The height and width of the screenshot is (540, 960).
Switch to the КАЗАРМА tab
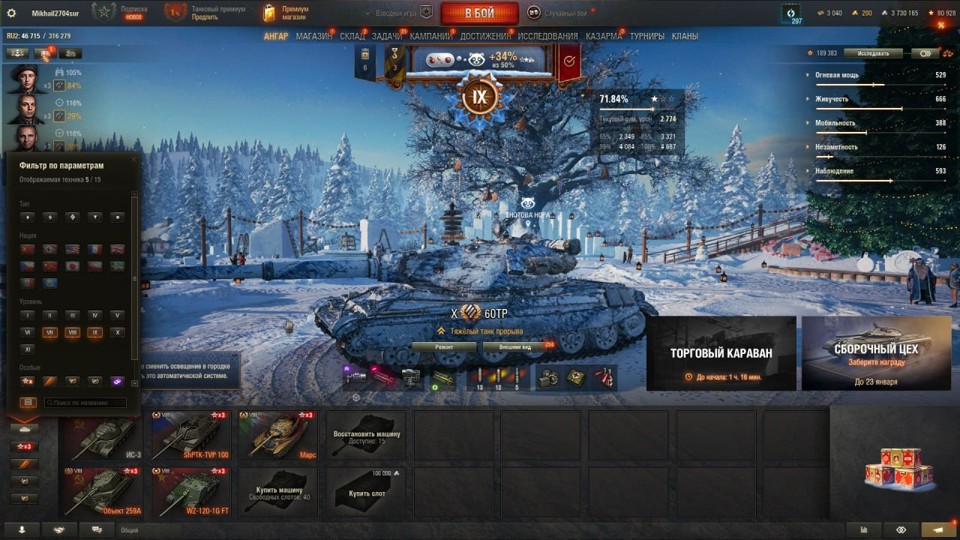(604, 36)
